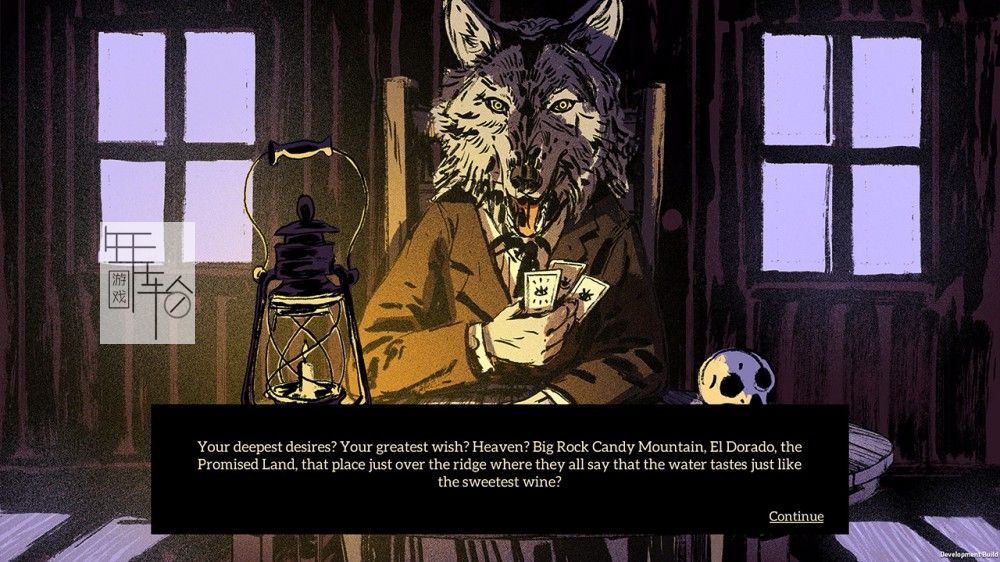1000x562 pixels.
Task: Continue the wolf's dialogue
Action: (795, 516)
